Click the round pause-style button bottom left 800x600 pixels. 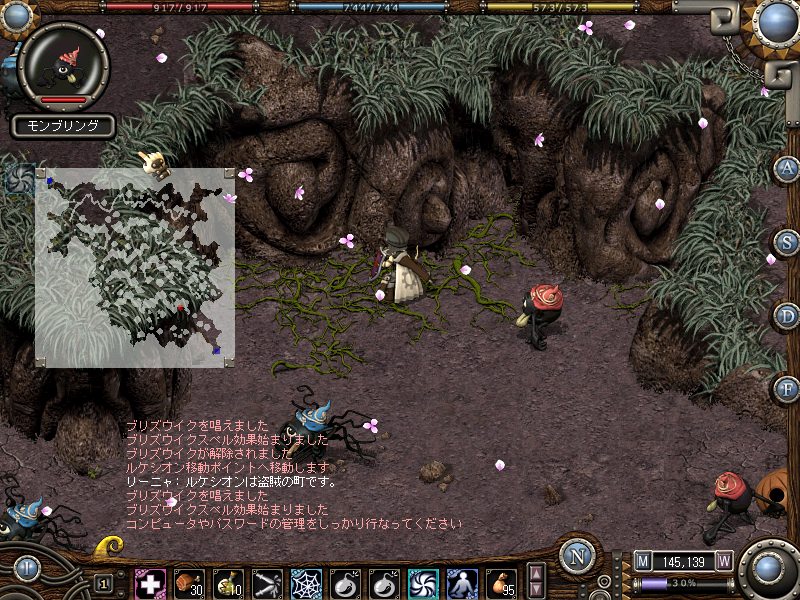pyautogui.click(x=26, y=569)
